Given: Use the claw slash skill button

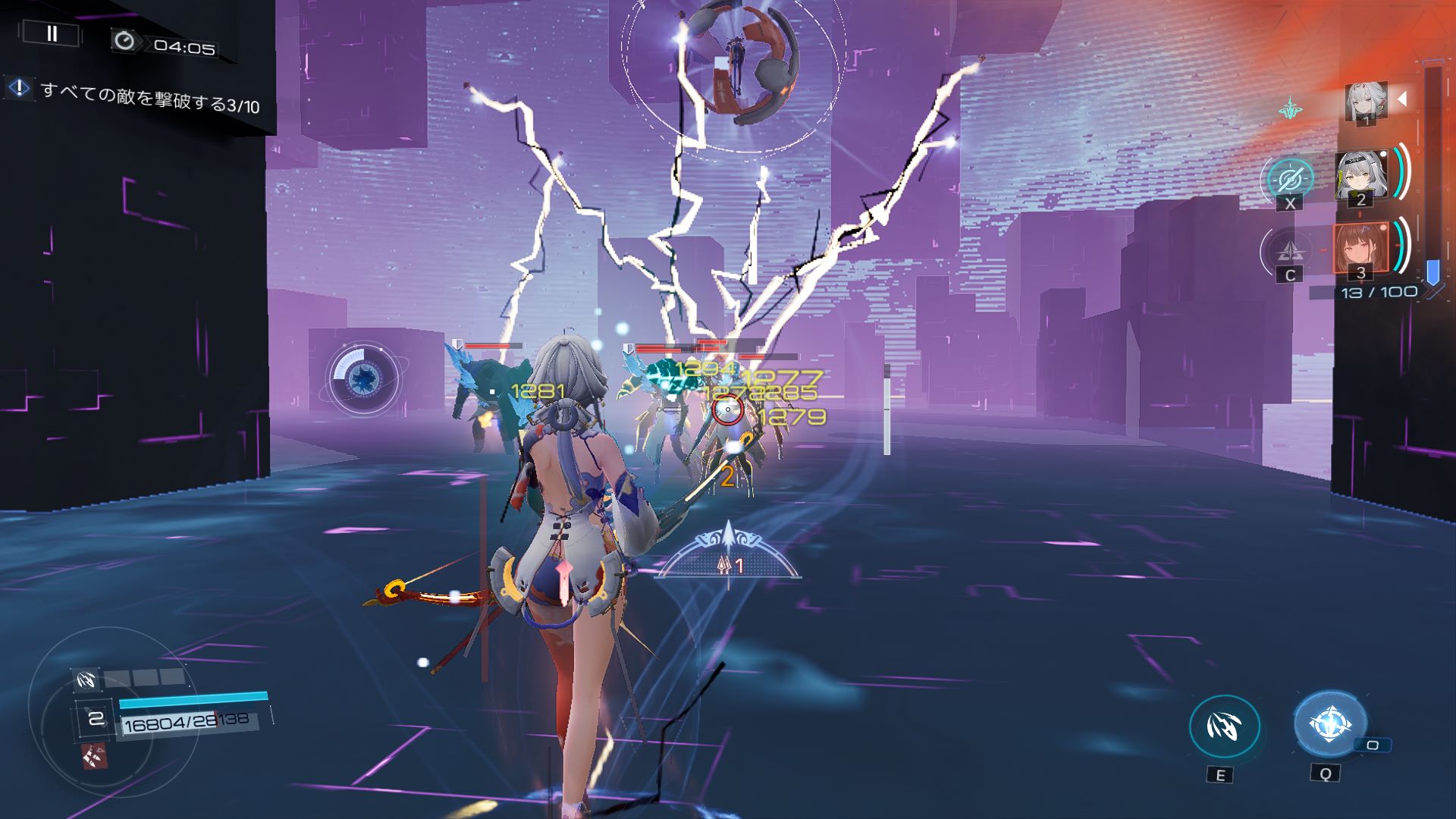Looking at the screenshot, I should [1224, 726].
